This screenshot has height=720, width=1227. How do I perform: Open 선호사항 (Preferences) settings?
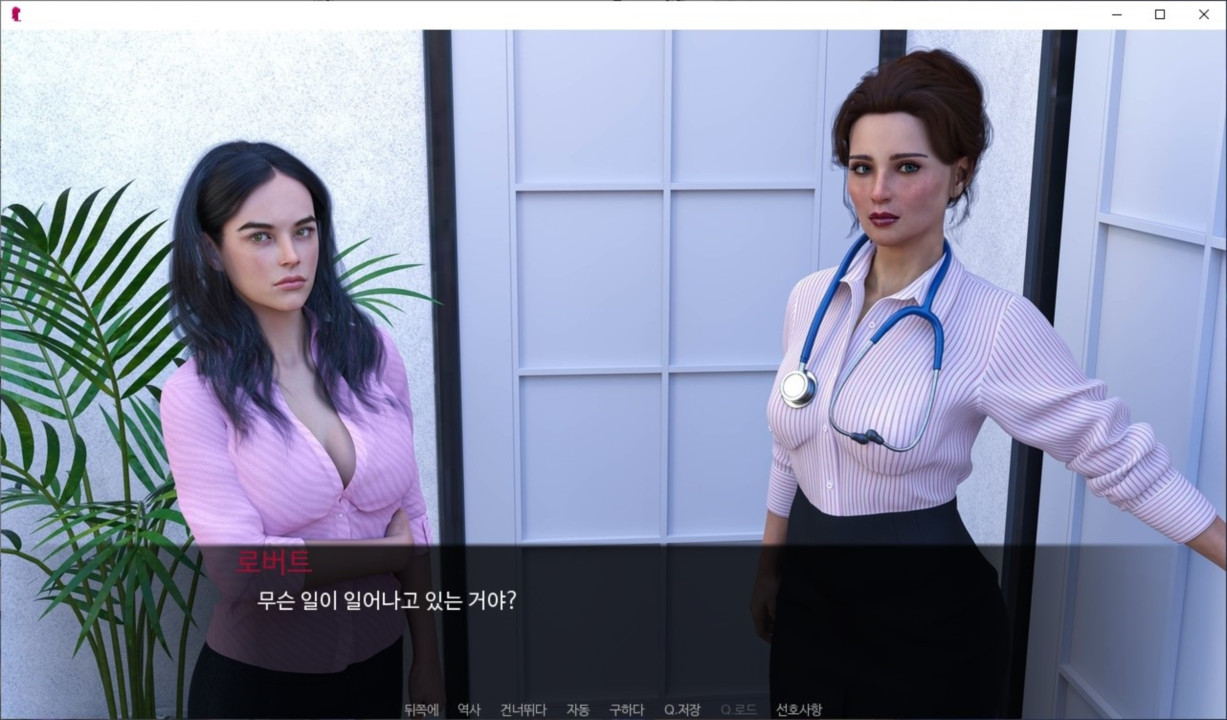point(799,710)
